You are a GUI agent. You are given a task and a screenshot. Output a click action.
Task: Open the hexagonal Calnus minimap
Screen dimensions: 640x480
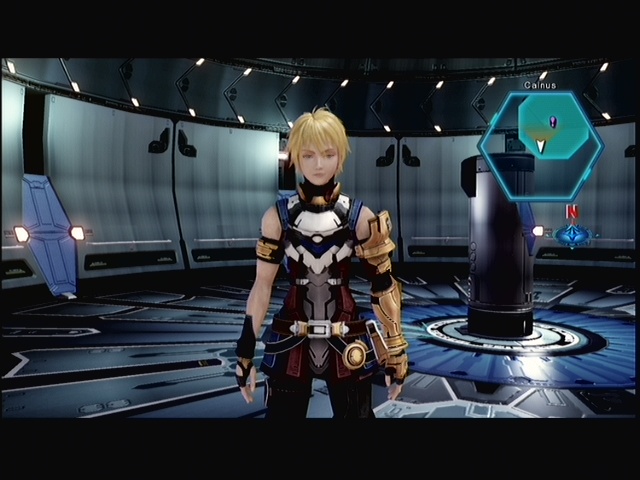540,143
